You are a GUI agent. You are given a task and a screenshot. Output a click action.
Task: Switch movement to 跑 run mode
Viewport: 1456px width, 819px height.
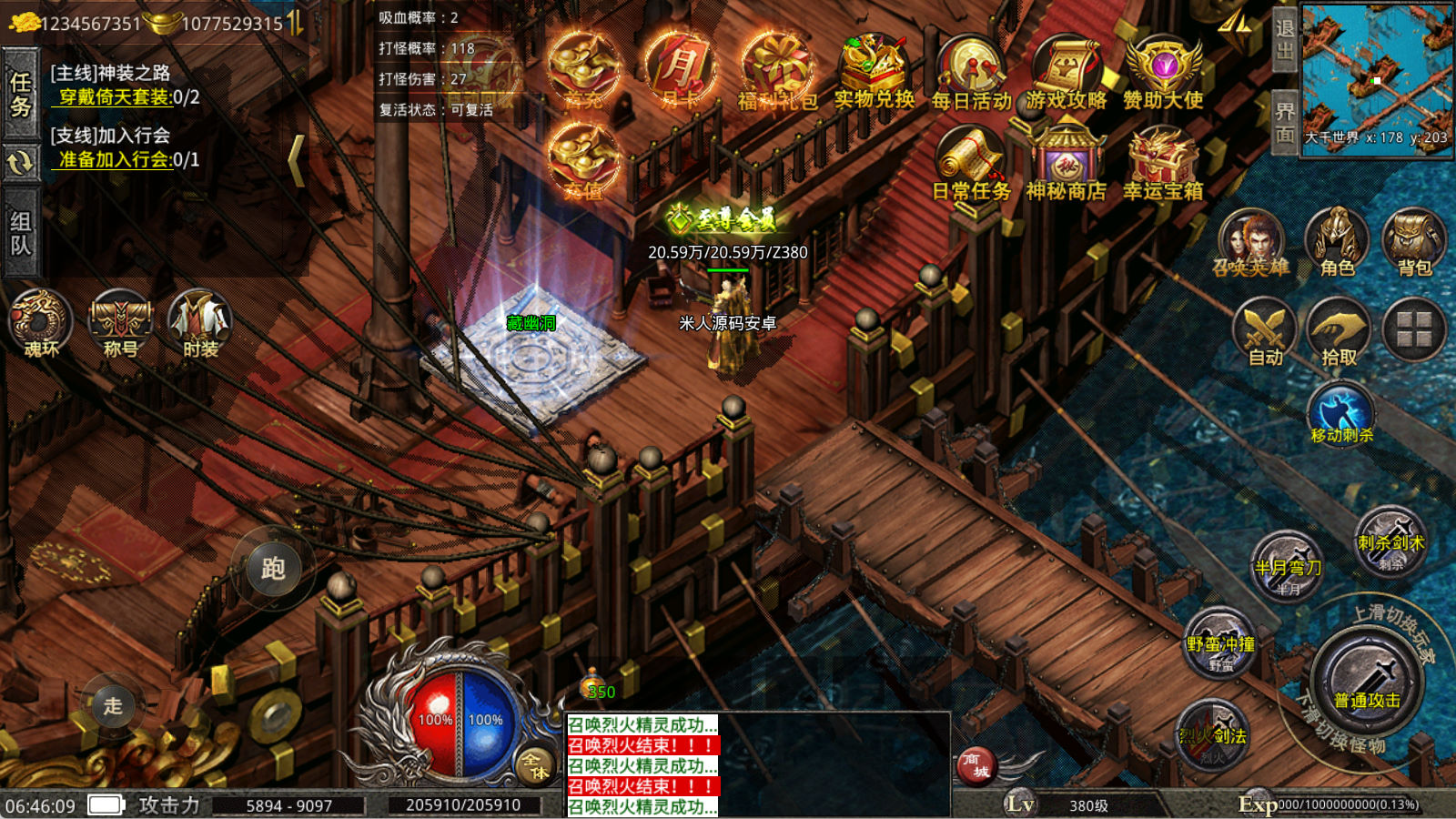point(273,569)
